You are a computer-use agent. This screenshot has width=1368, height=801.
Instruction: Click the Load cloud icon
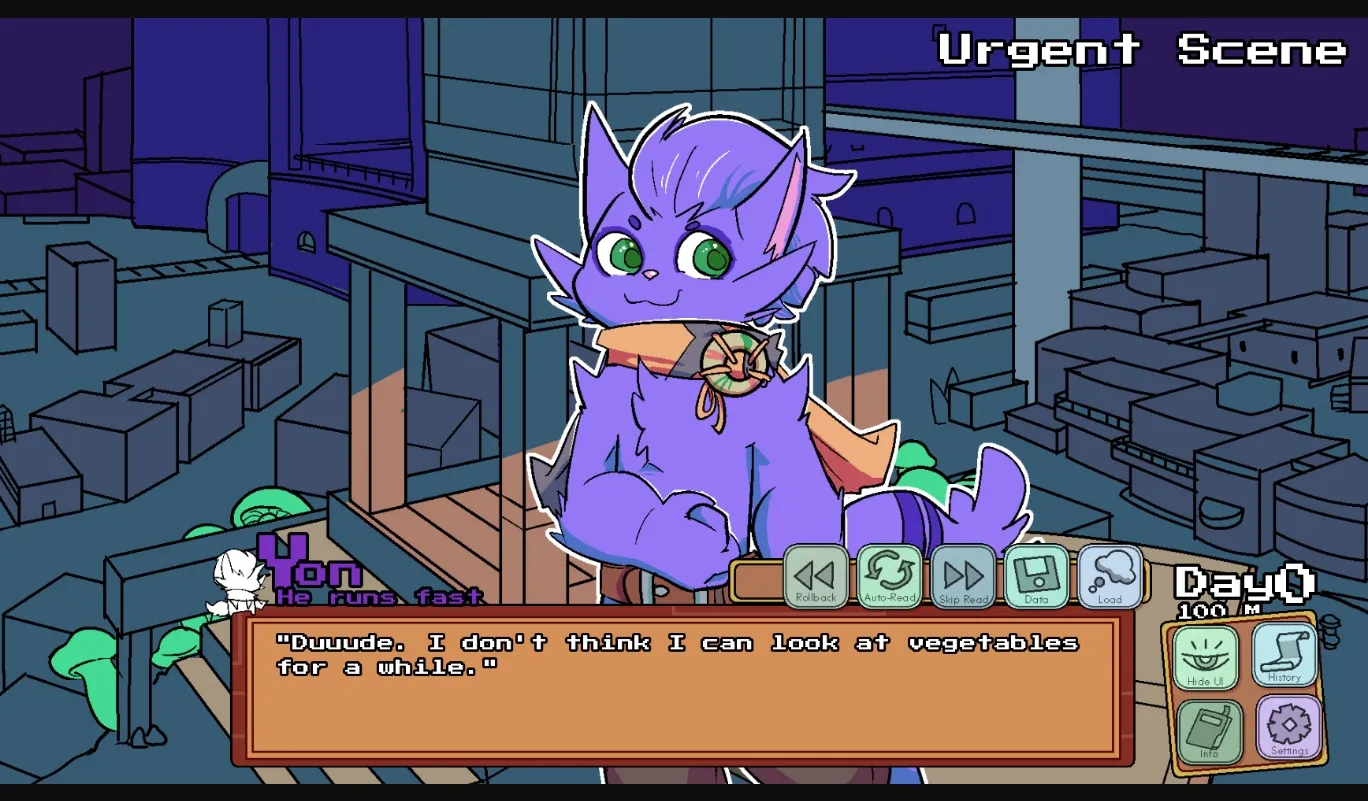pyautogui.click(x=1108, y=576)
